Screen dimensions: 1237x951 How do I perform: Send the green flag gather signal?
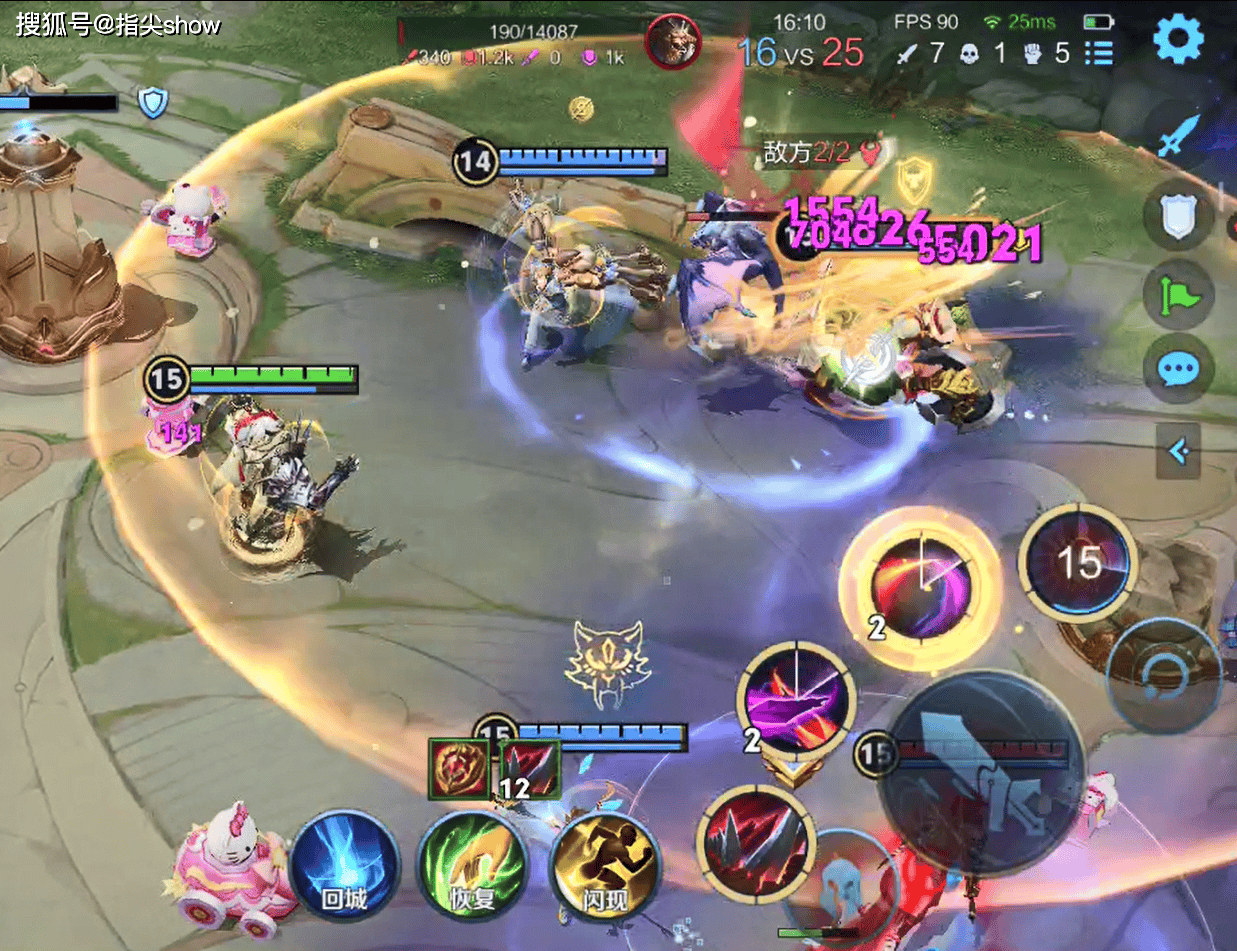[x=1179, y=295]
